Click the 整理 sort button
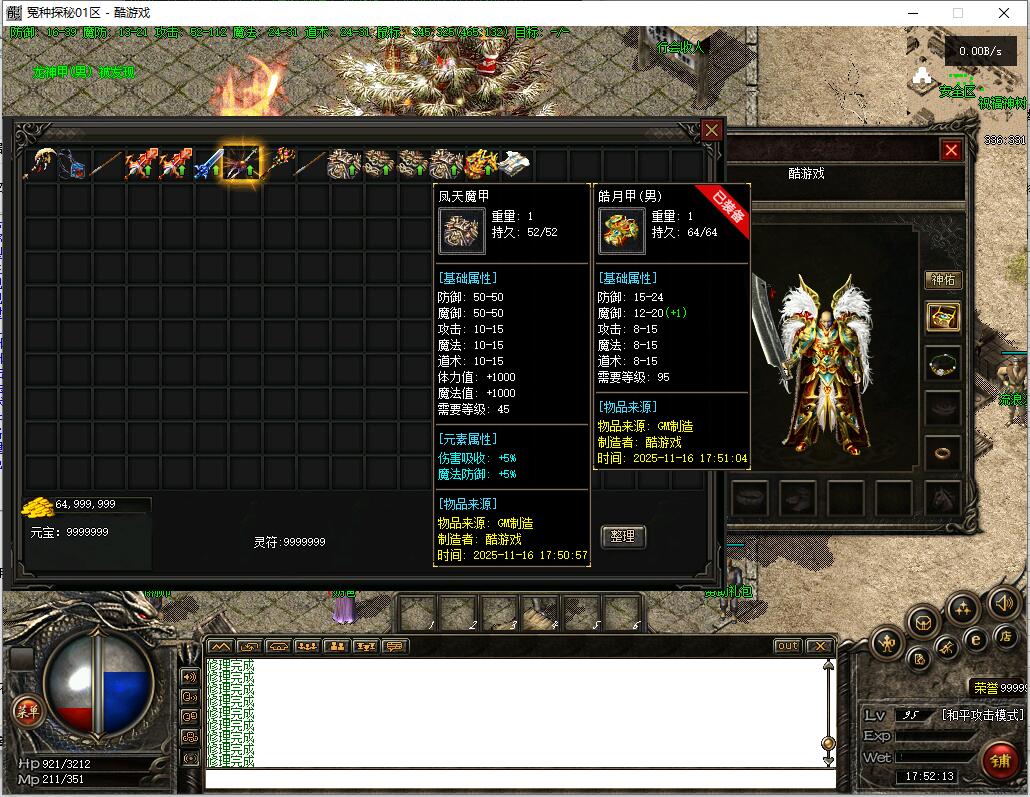This screenshot has width=1030, height=797. (623, 537)
